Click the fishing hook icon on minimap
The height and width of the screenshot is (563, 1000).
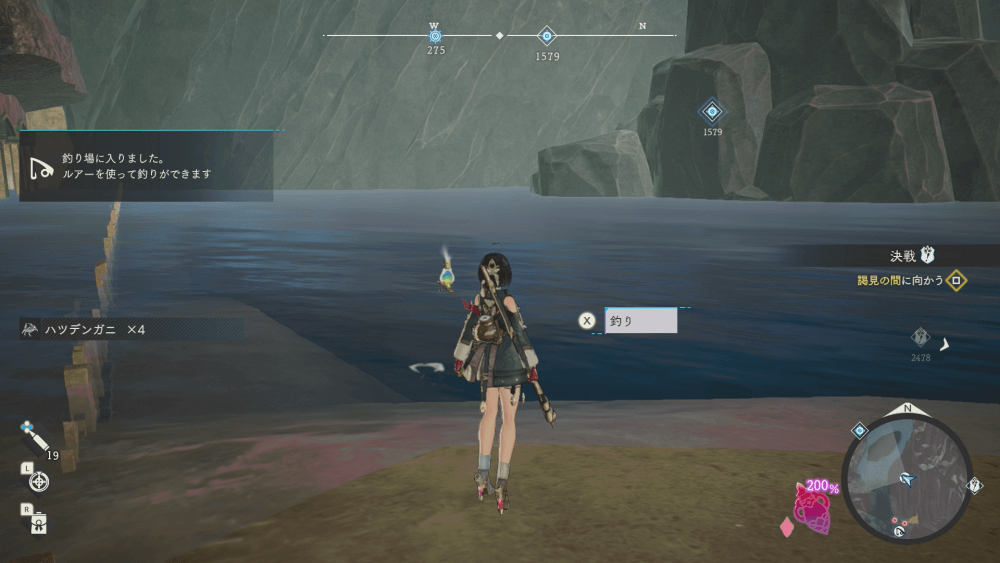pyautogui.click(x=898, y=532)
